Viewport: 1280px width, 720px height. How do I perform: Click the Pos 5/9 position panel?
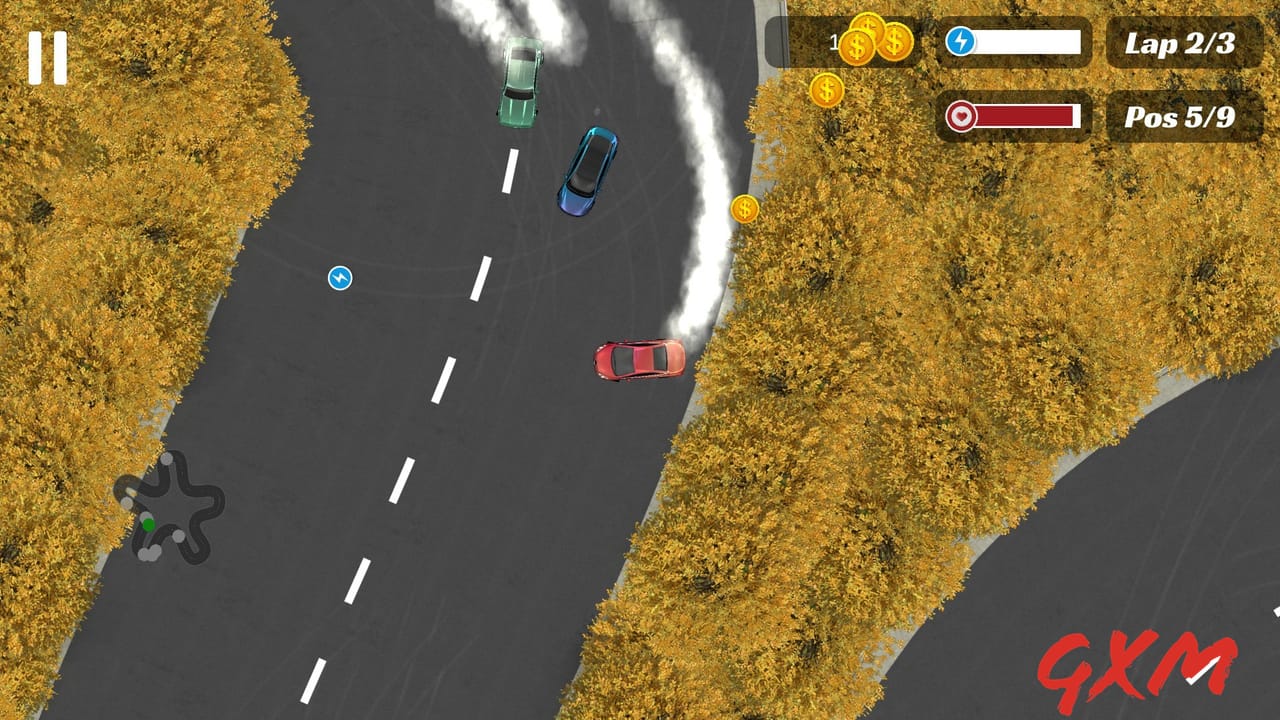point(1183,117)
